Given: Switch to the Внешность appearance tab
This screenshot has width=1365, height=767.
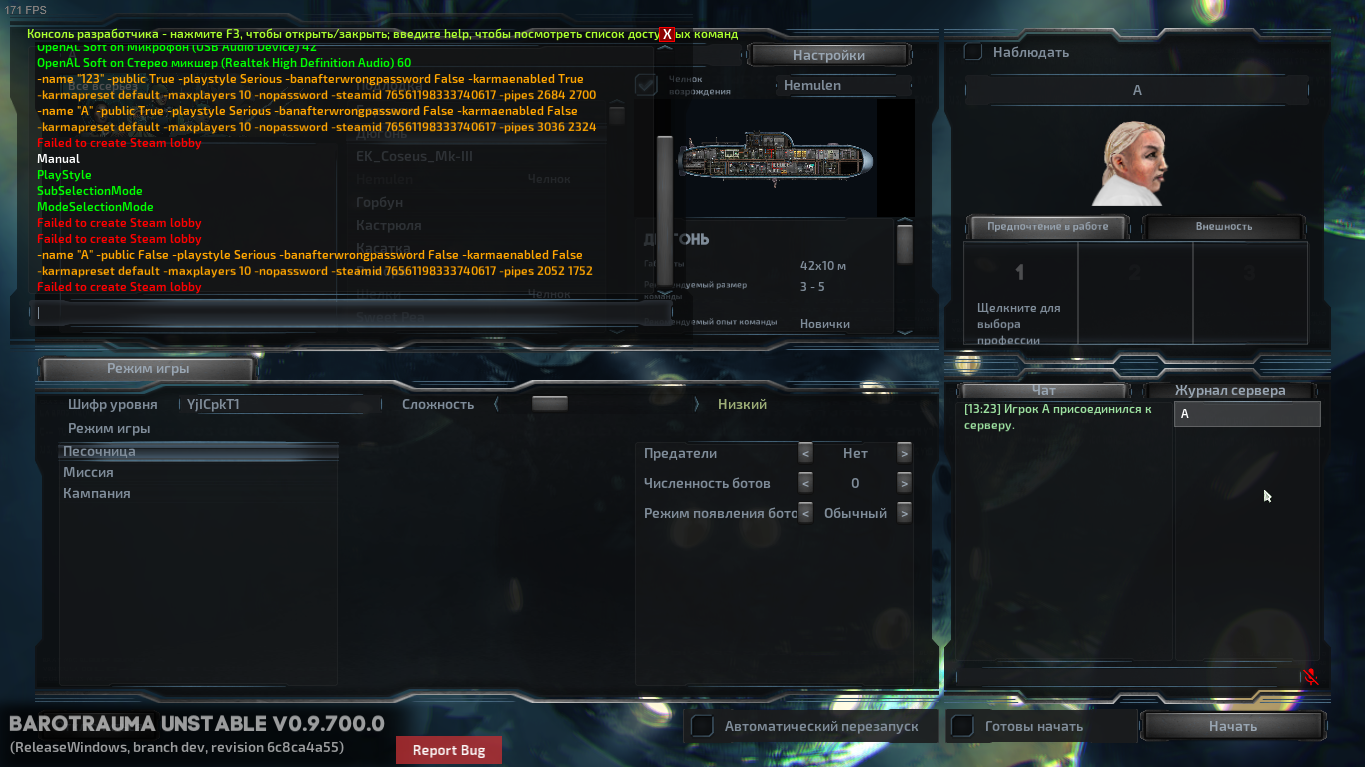Looking at the screenshot, I should (x=1223, y=226).
